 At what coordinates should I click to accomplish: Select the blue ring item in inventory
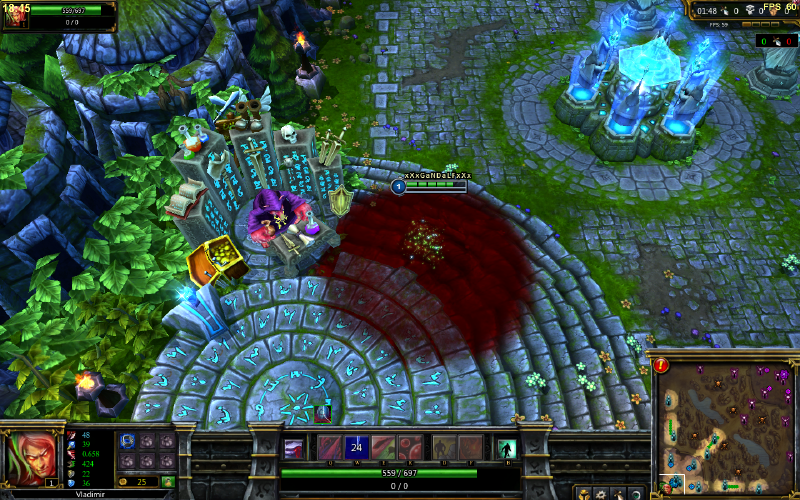coord(127,441)
